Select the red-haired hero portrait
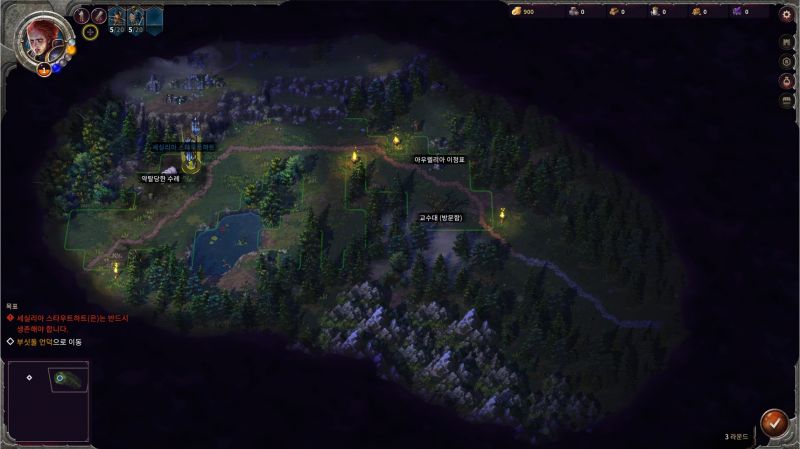 pos(40,38)
